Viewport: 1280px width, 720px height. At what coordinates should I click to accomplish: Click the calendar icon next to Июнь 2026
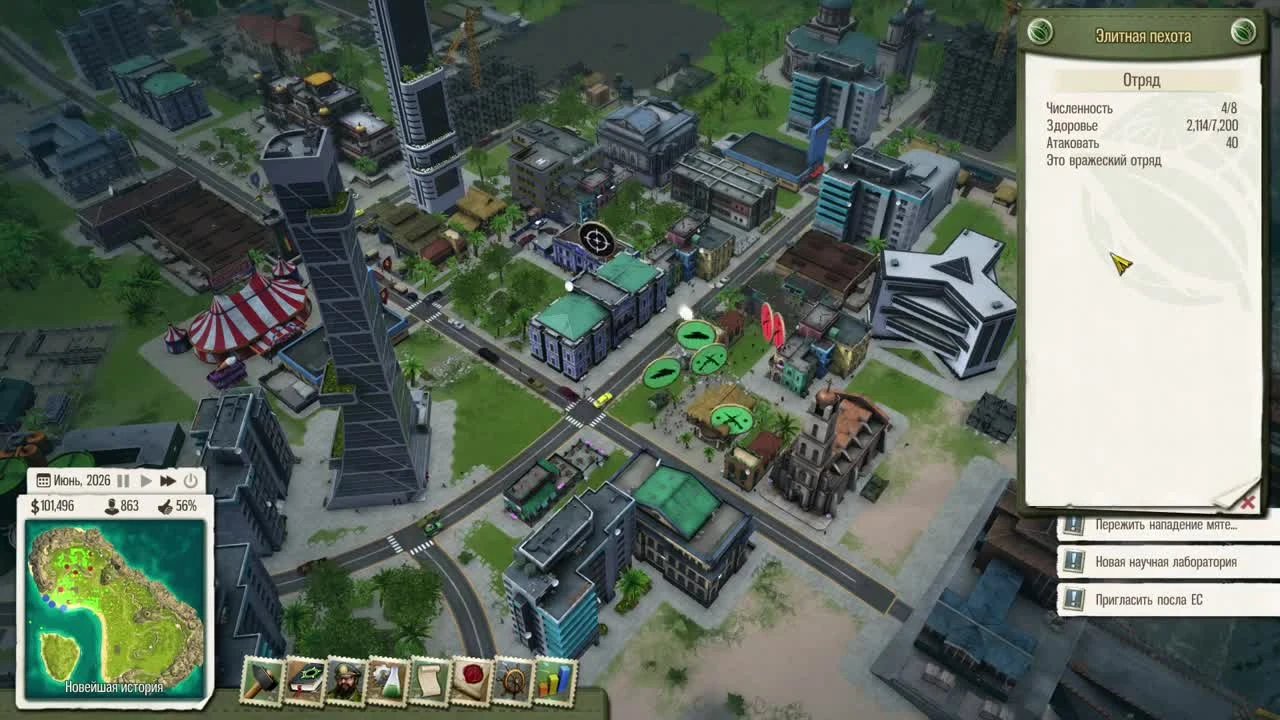[43, 481]
